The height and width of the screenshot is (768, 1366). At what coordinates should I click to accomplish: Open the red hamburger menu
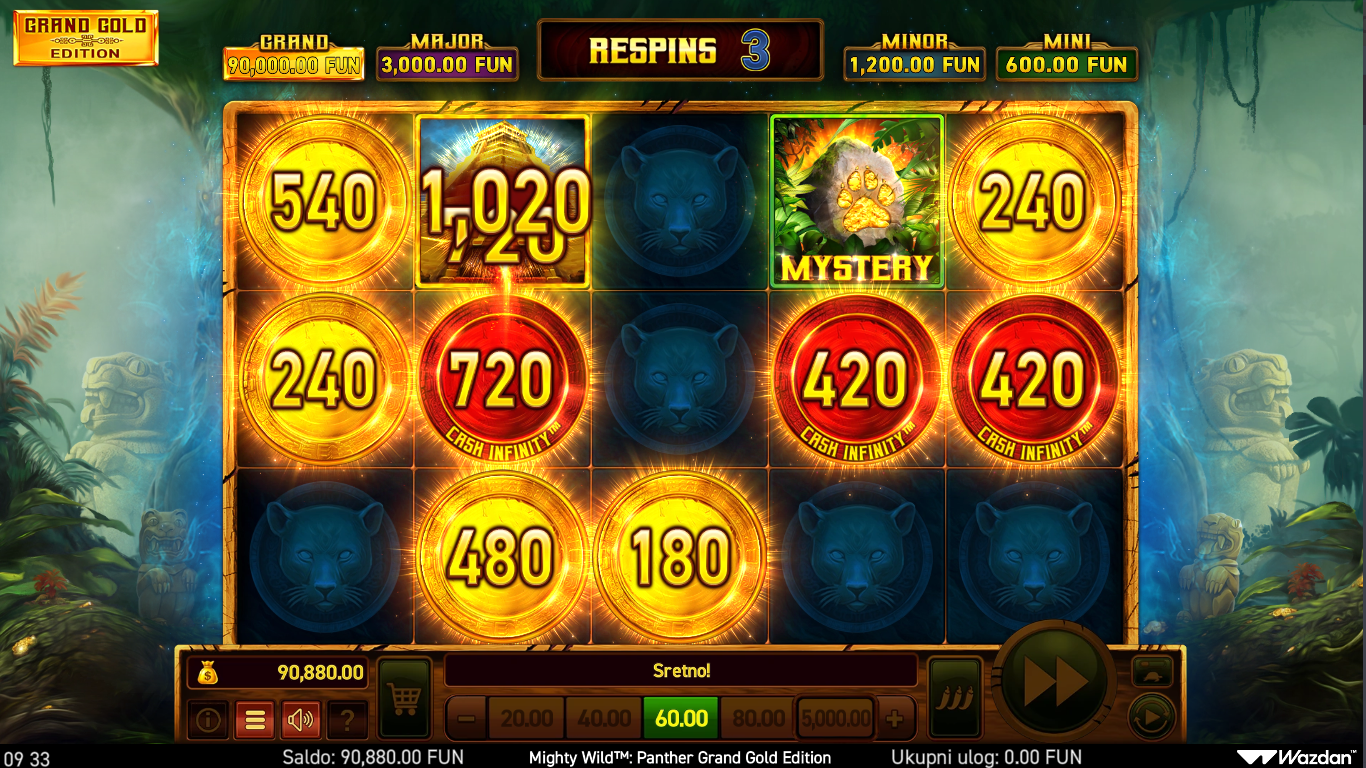(x=254, y=719)
